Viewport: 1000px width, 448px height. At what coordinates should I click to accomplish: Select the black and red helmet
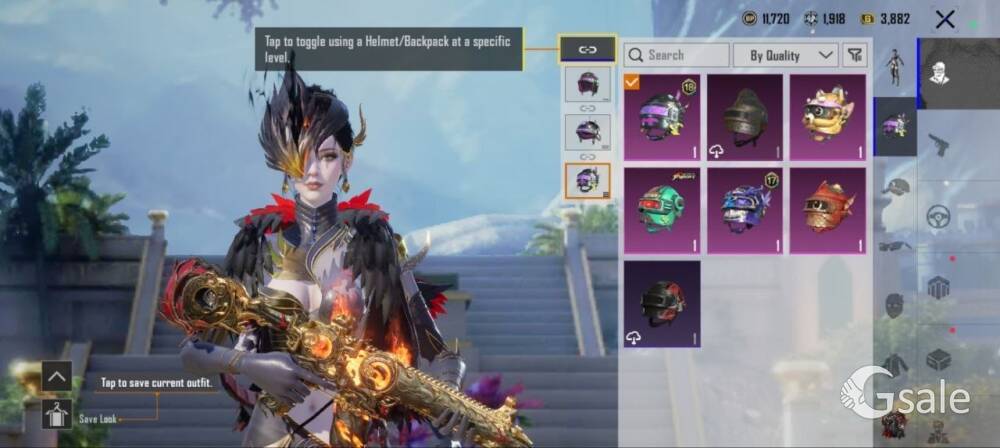(662, 303)
